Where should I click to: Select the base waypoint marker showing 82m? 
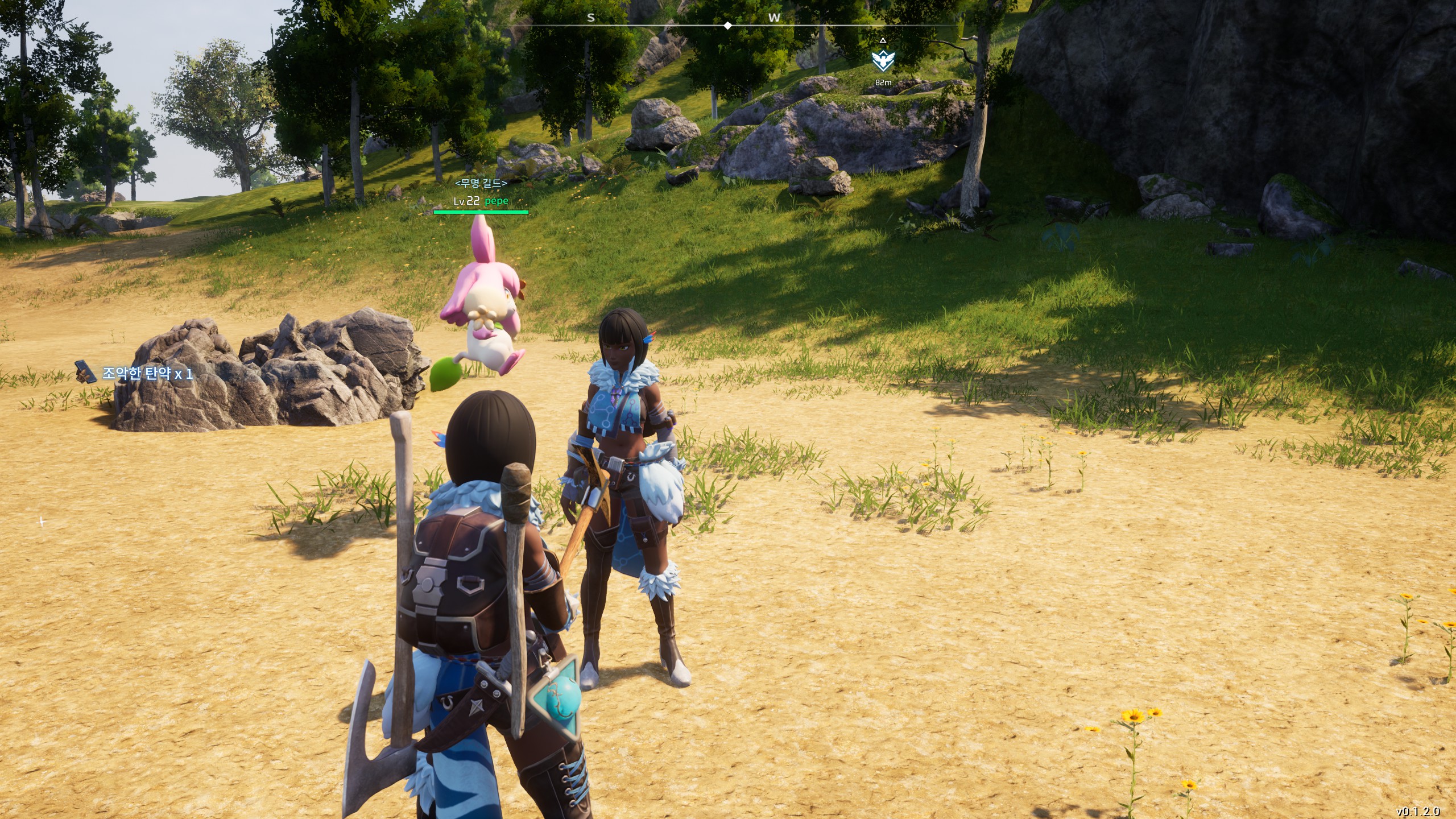click(883, 60)
